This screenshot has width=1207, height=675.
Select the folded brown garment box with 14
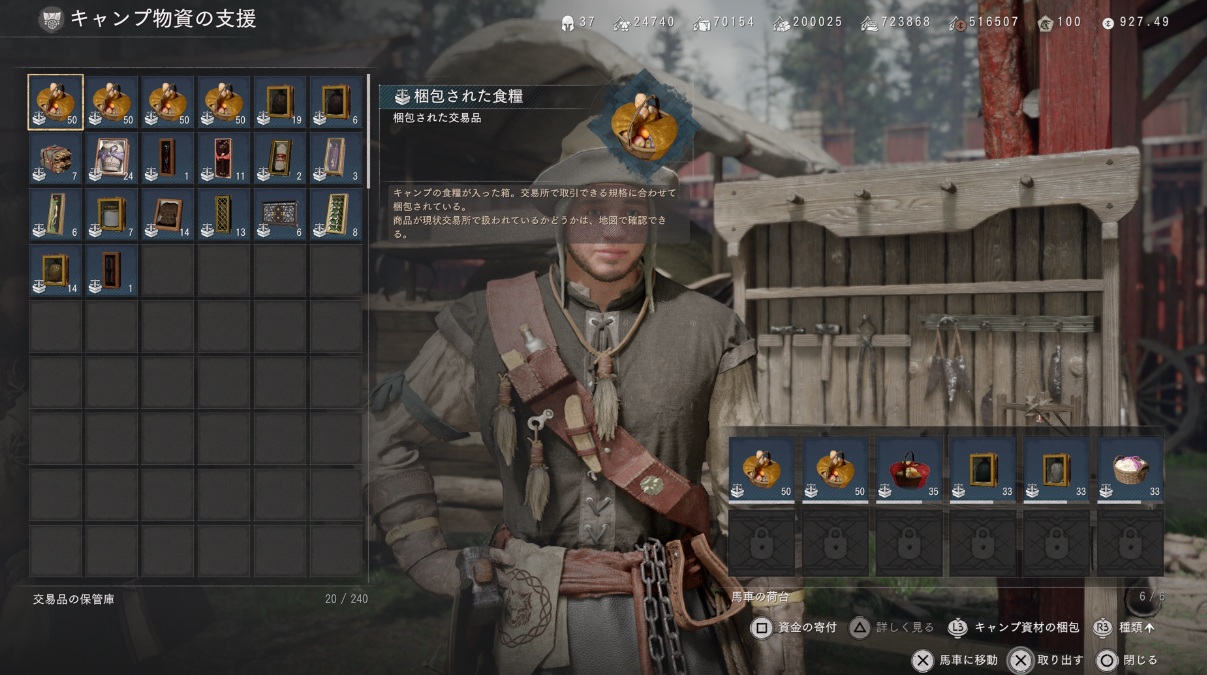coord(168,214)
